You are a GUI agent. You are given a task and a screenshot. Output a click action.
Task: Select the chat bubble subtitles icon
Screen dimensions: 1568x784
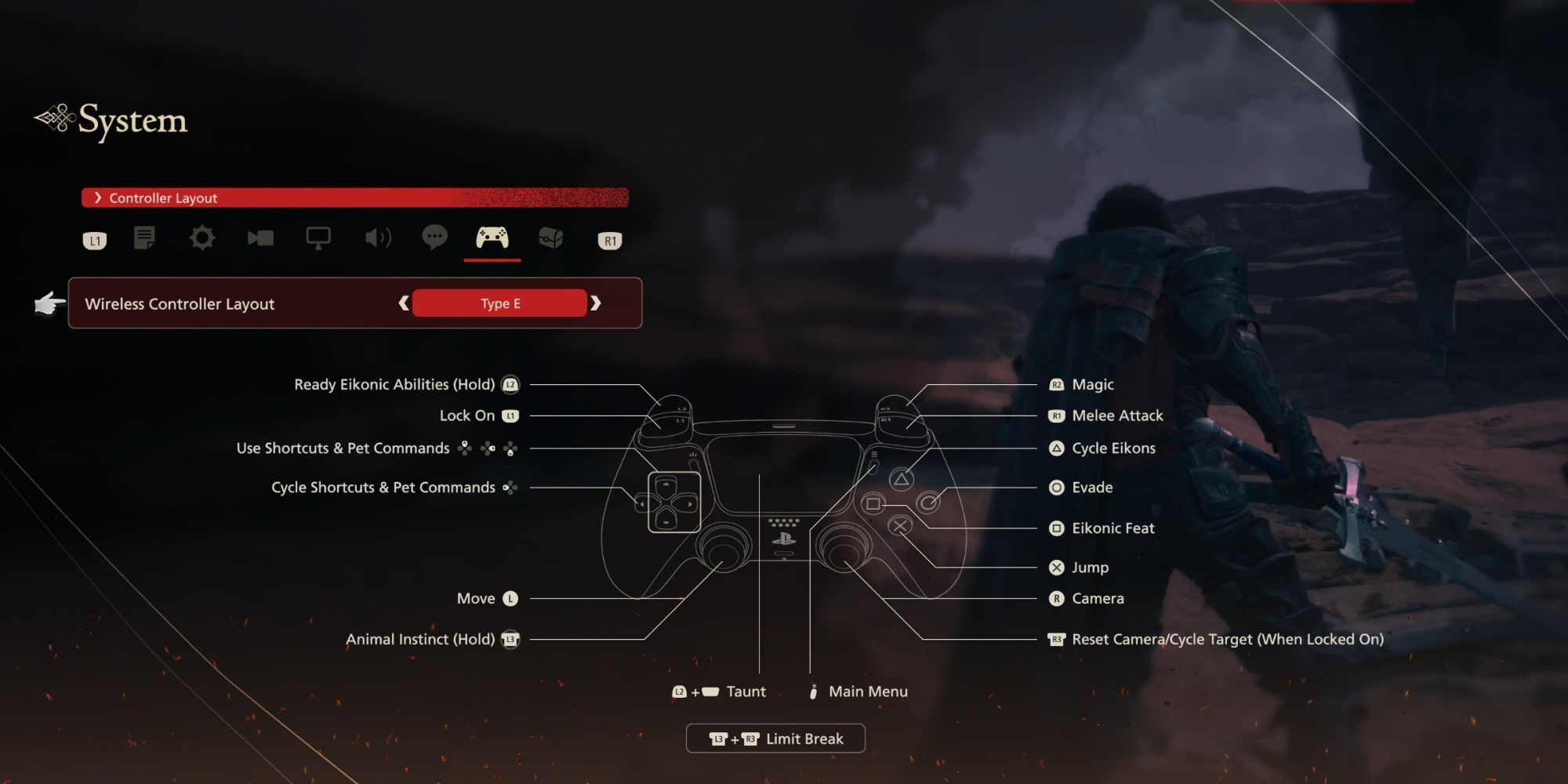[x=435, y=239]
